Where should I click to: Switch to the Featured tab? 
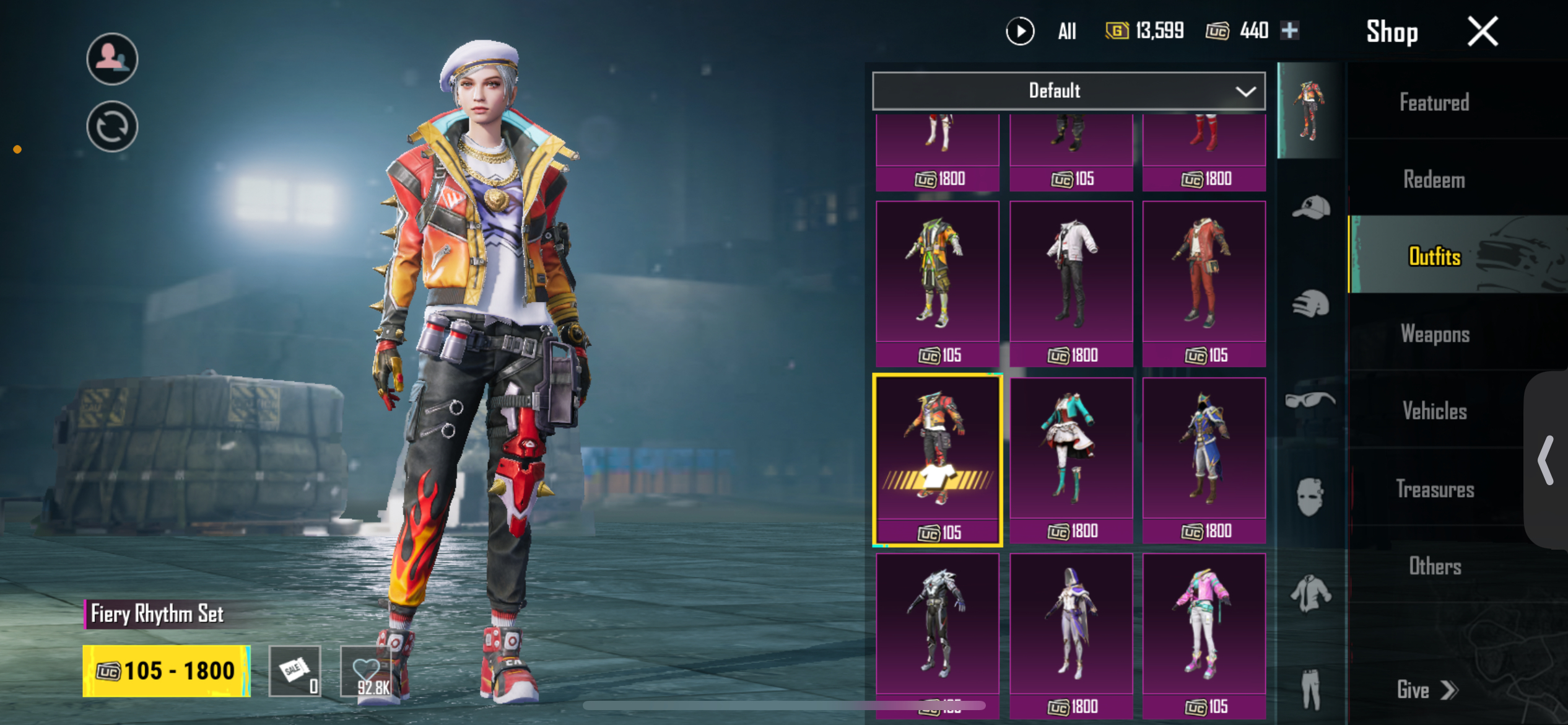click(1434, 102)
